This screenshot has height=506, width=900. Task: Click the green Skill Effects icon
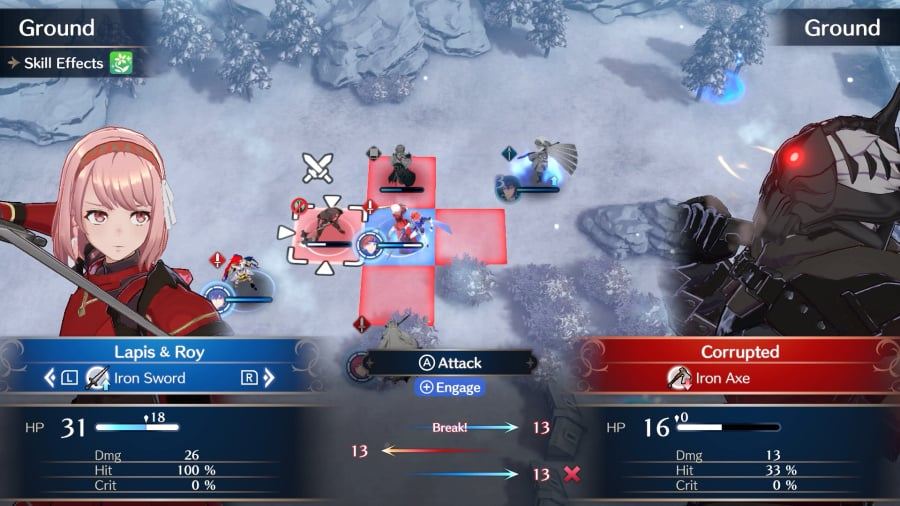pos(122,63)
